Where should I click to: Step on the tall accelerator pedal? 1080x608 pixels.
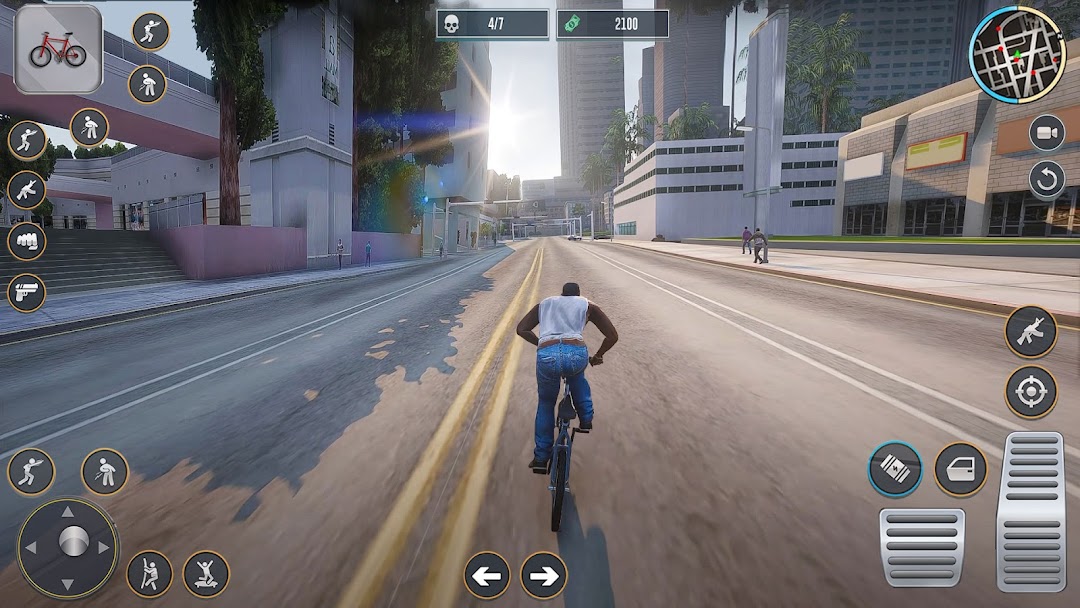[1031, 510]
